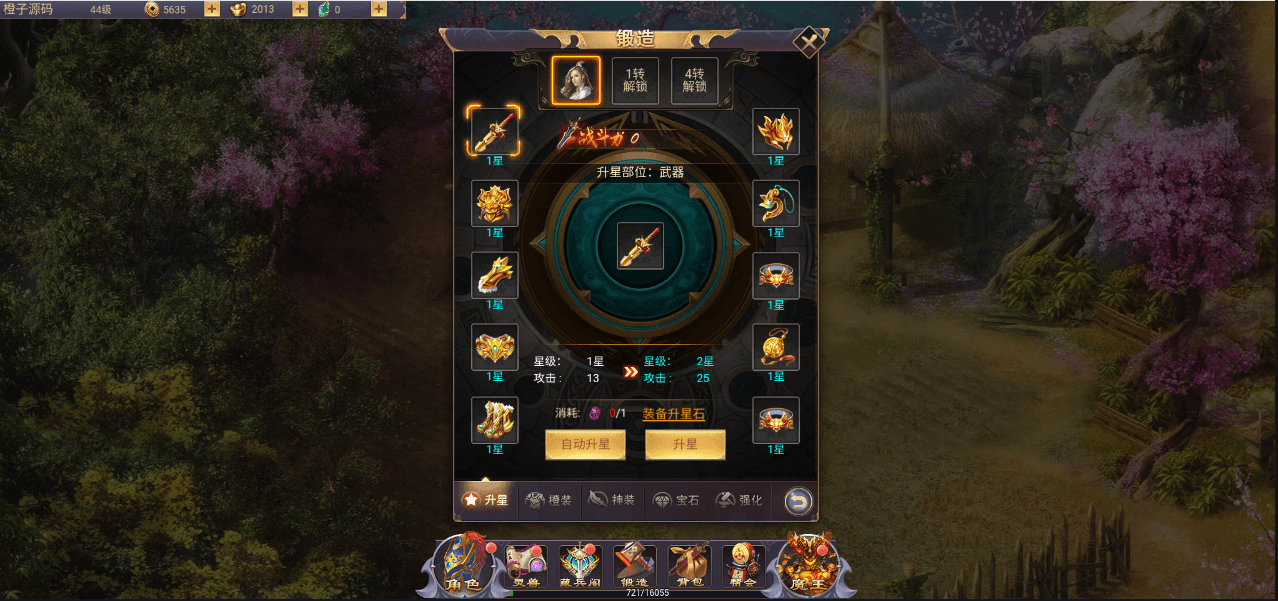Add coins with the plus button
The width and height of the screenshot is (1278, 601).
(212, 9)
